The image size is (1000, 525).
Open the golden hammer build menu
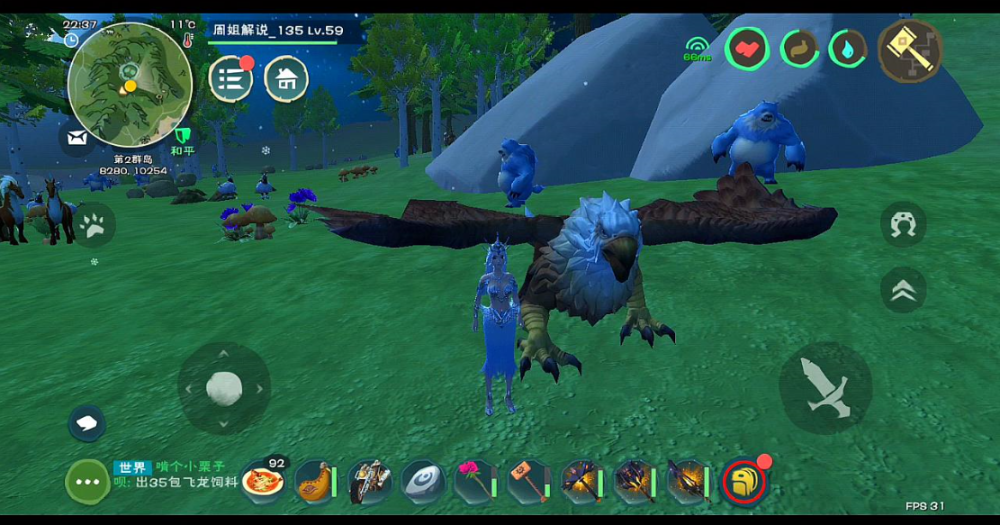[910, 50]
